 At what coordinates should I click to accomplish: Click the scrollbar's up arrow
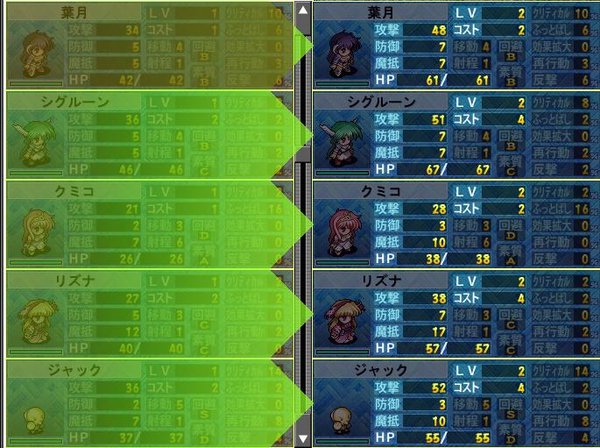tap(303, 11)
